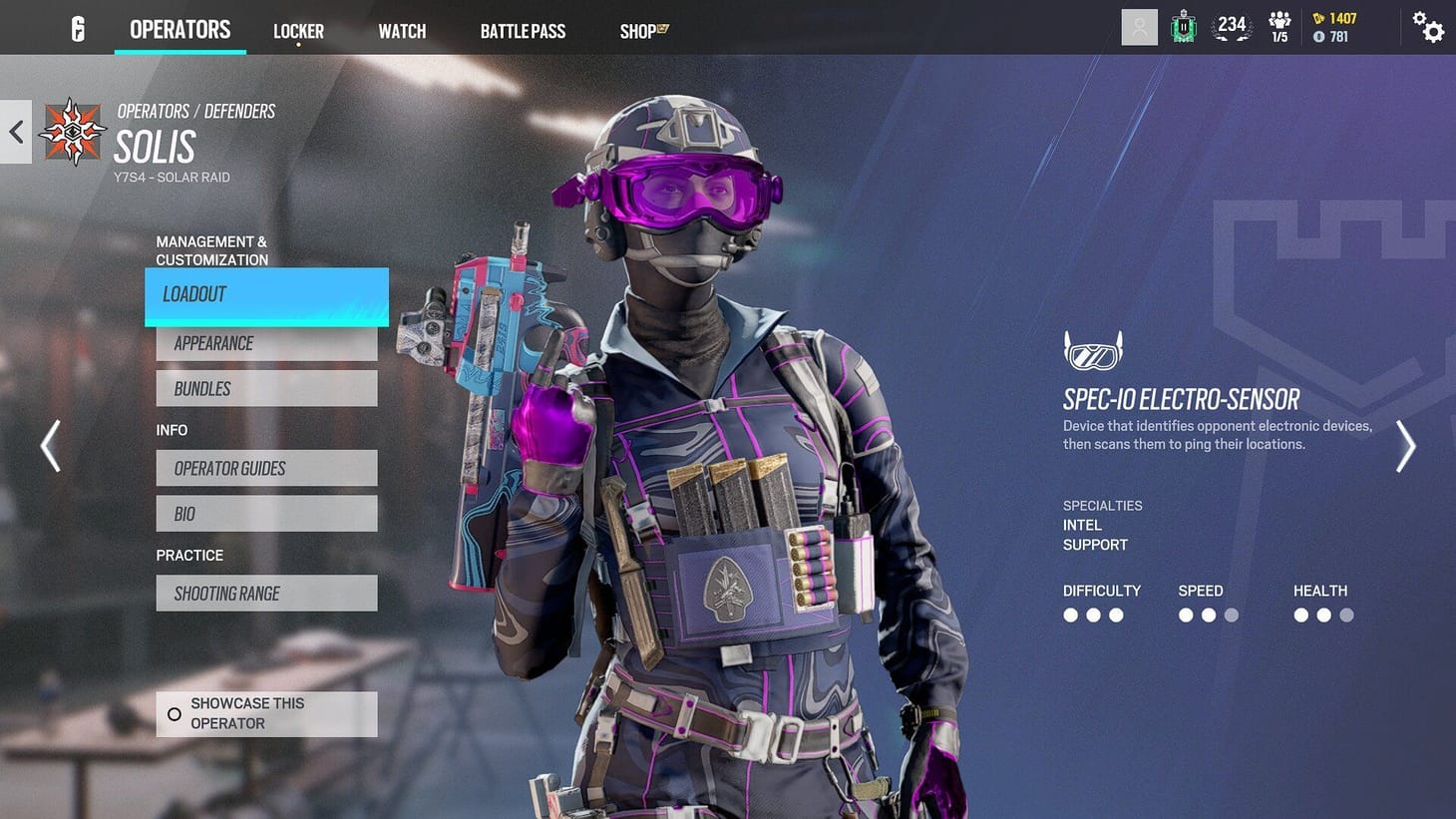This screenshot has width=1456, height=819.
Task: Click the Spec-IO Electro-Sensor goggles icon
Action: [1093, 351]
